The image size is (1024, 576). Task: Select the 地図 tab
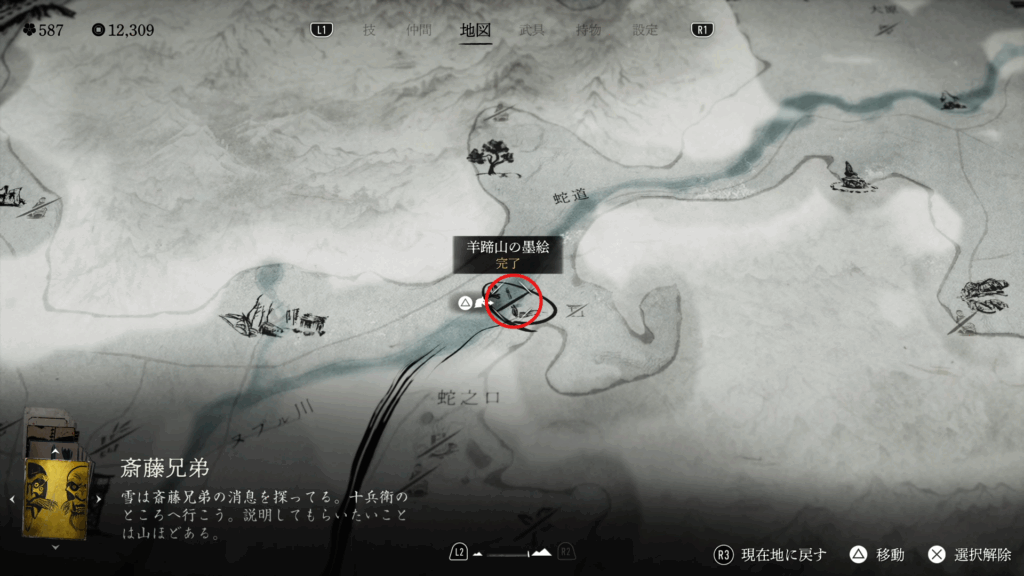tap(475, 30)
